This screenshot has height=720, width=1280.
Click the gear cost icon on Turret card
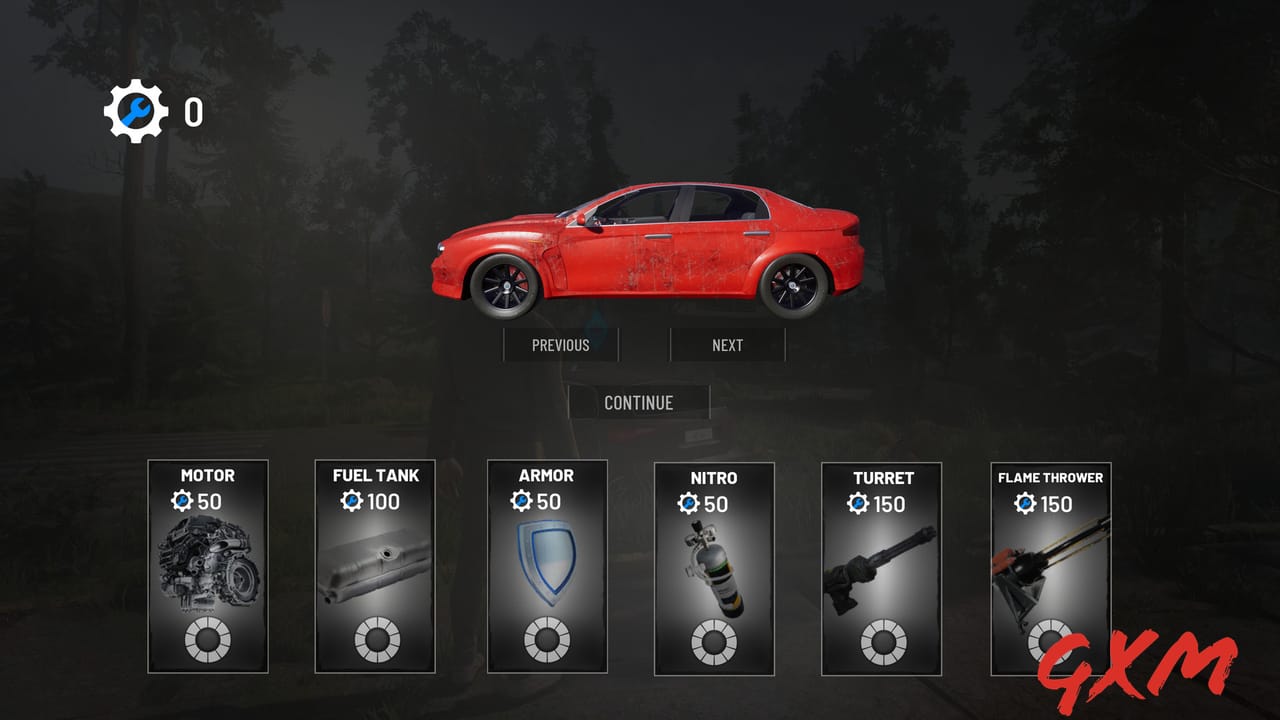(859, 500)
